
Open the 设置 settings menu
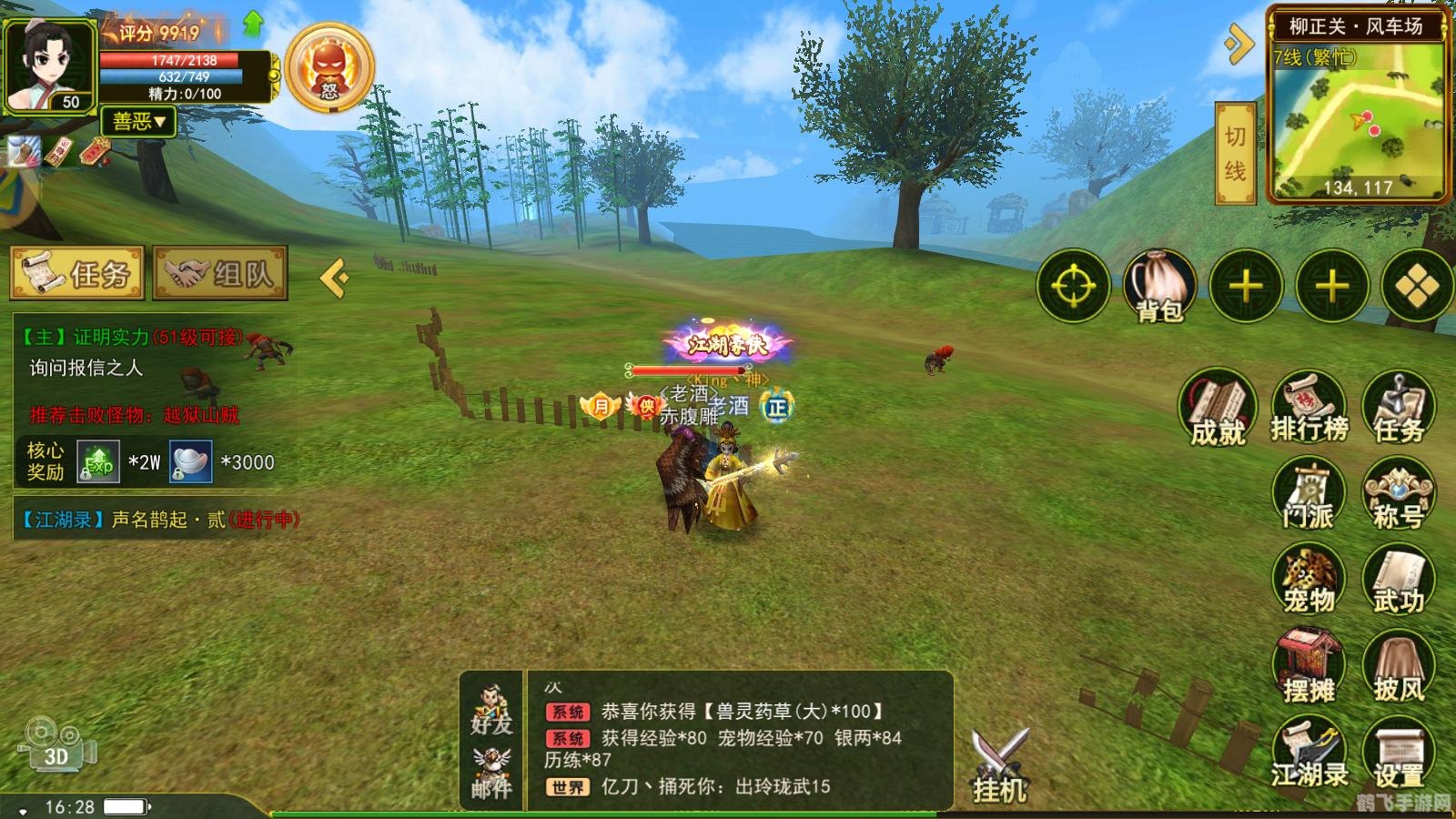click(1399, 753)
